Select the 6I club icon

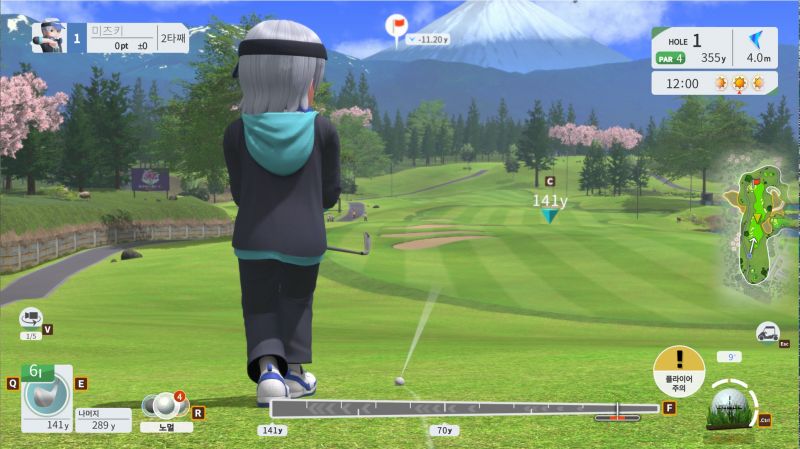pos(46,393)
